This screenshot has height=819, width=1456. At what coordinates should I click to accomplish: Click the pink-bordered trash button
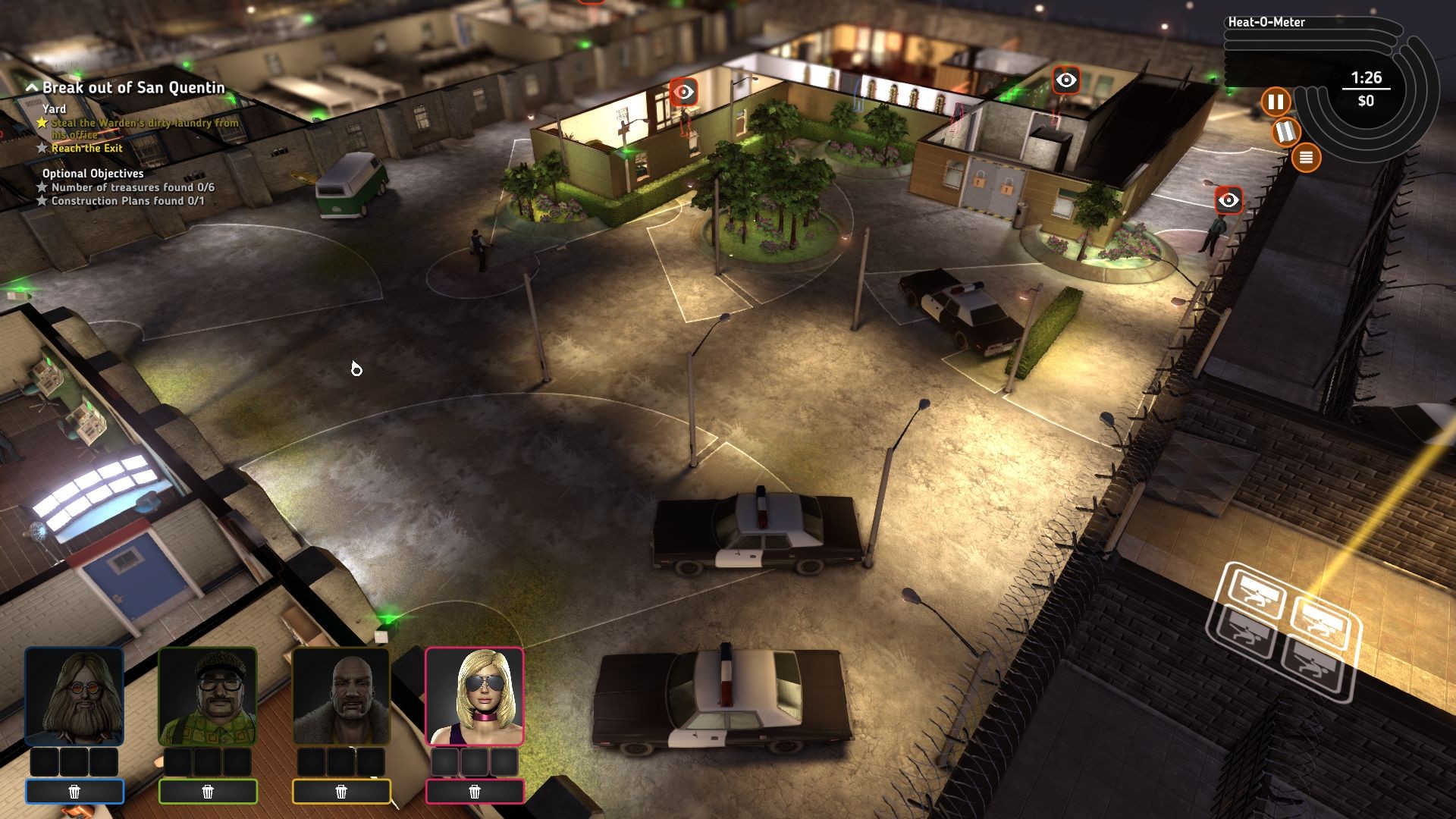tap(475, 792)
